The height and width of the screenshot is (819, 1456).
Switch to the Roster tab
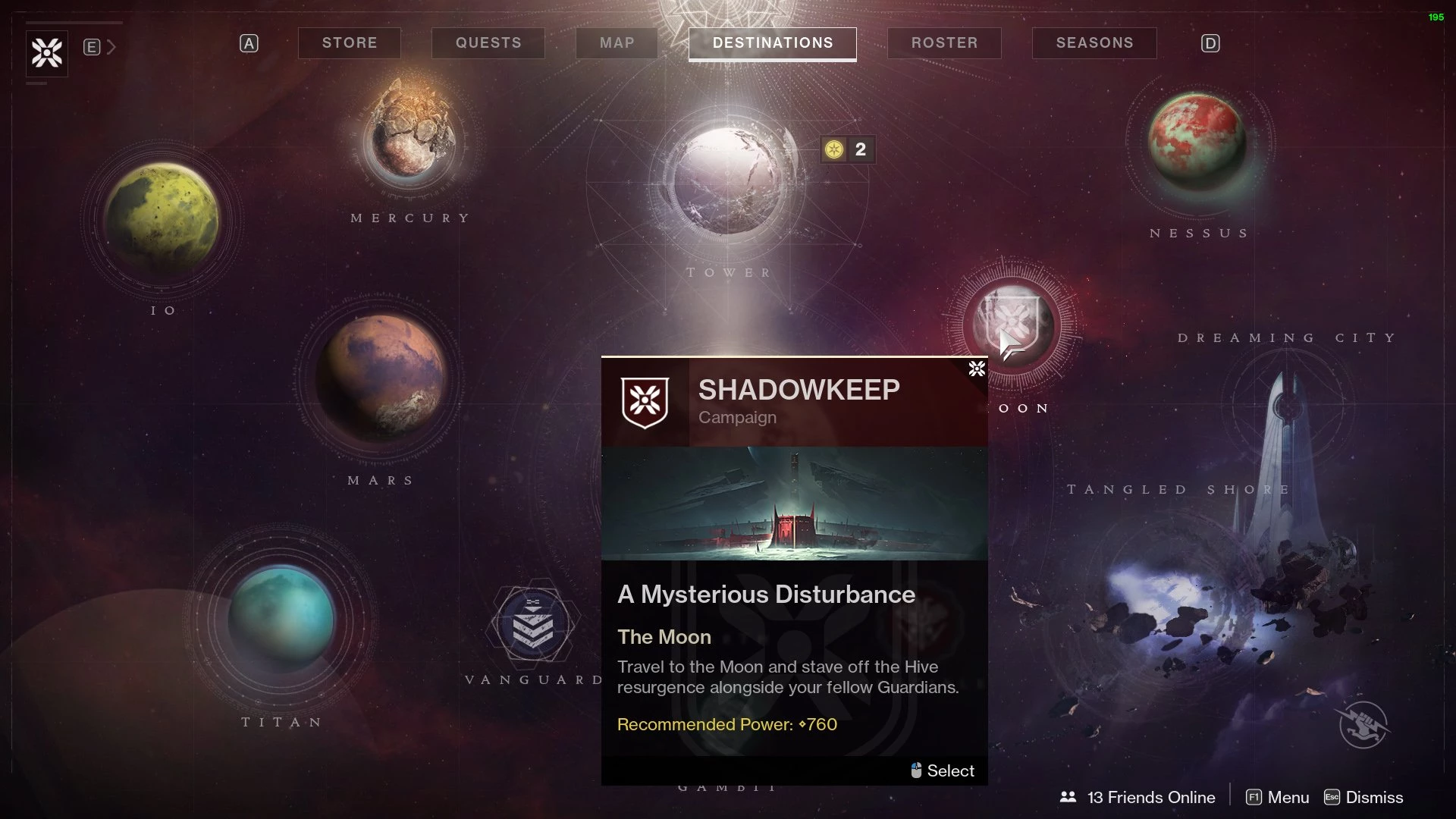pos(944,43)
